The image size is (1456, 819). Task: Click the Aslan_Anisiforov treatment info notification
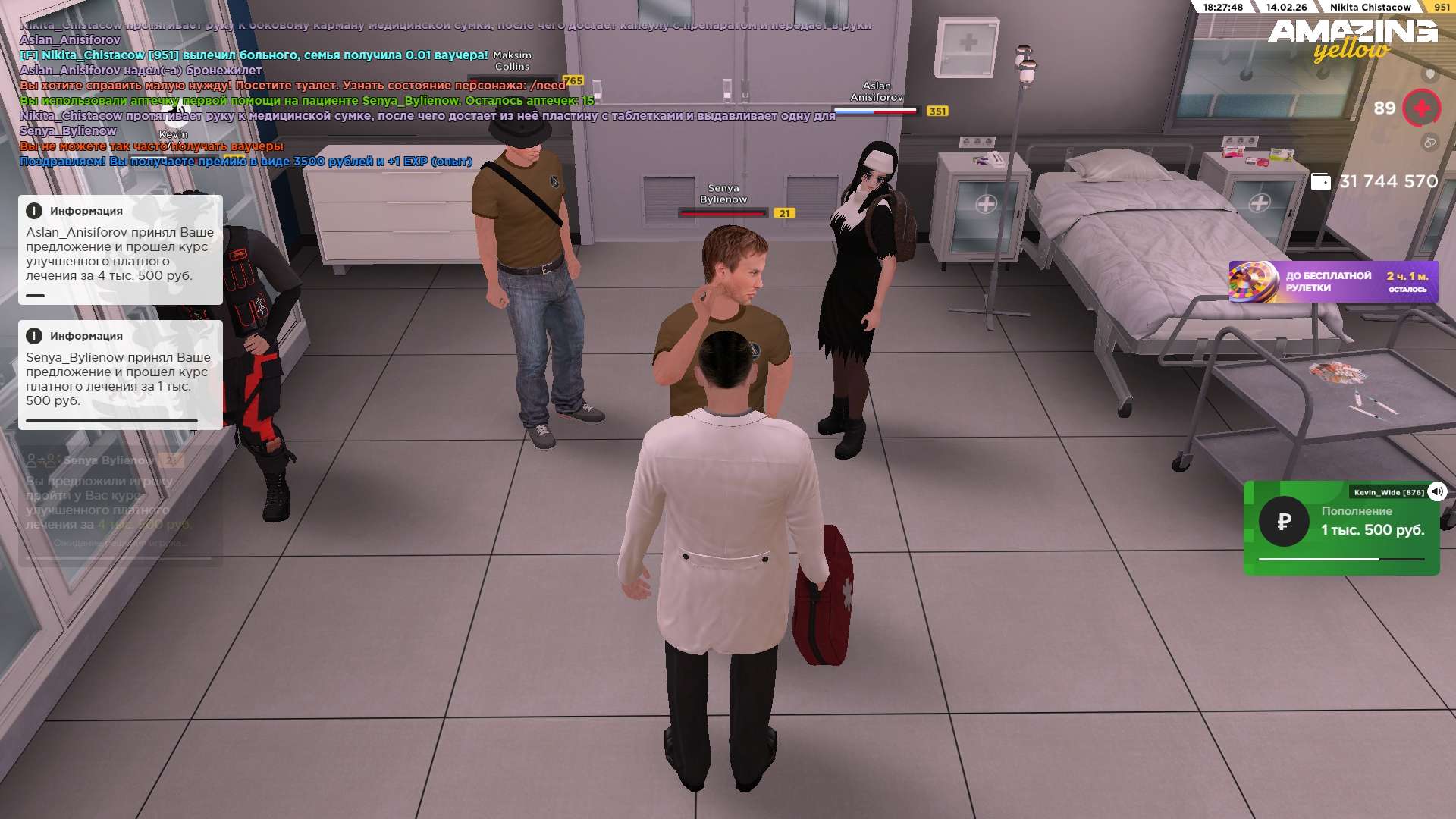coord(120,250)
